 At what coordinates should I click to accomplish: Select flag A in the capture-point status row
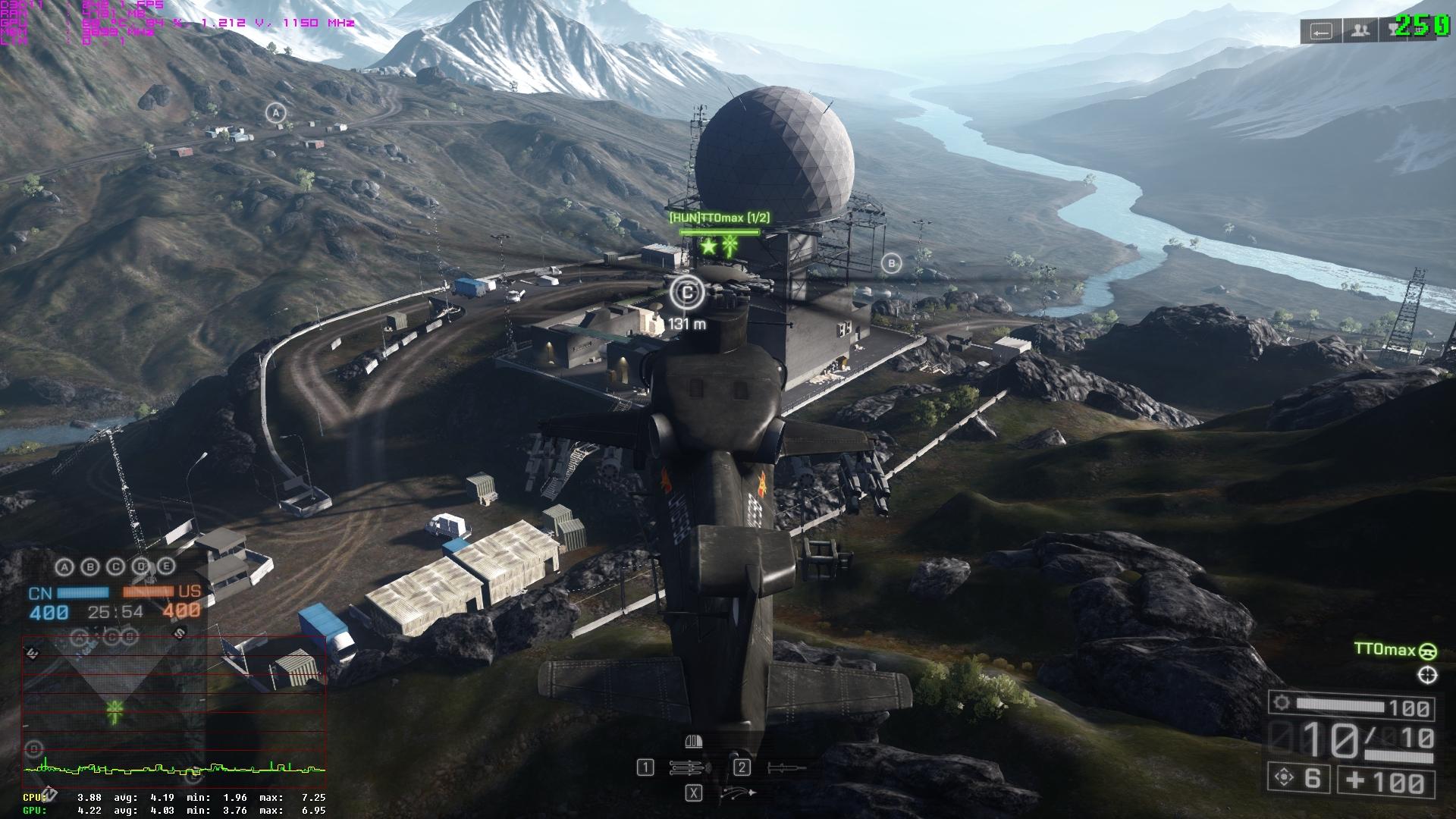click(x=65, y=566)
